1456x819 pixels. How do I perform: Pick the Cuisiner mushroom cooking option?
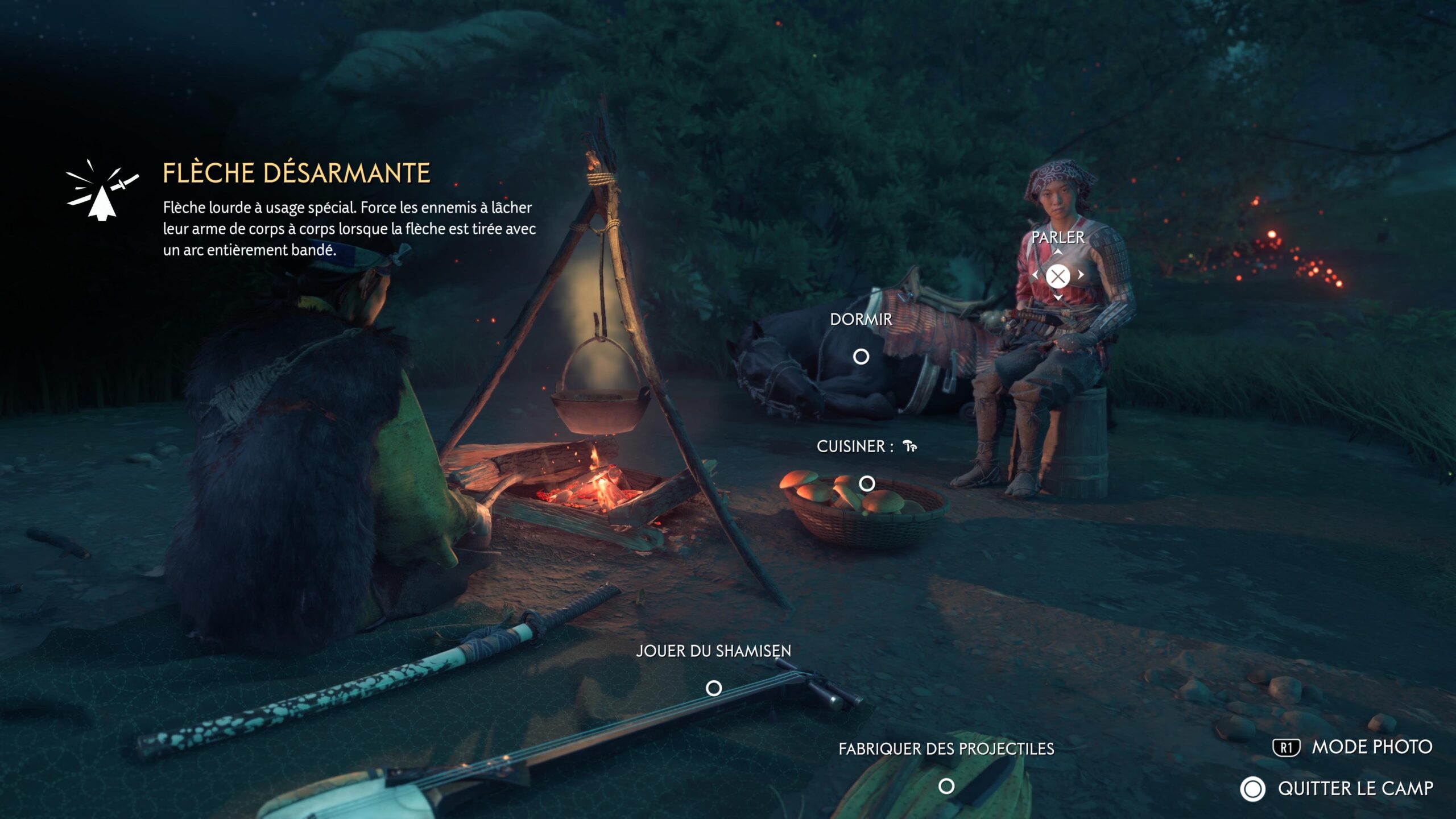(867, 483)
